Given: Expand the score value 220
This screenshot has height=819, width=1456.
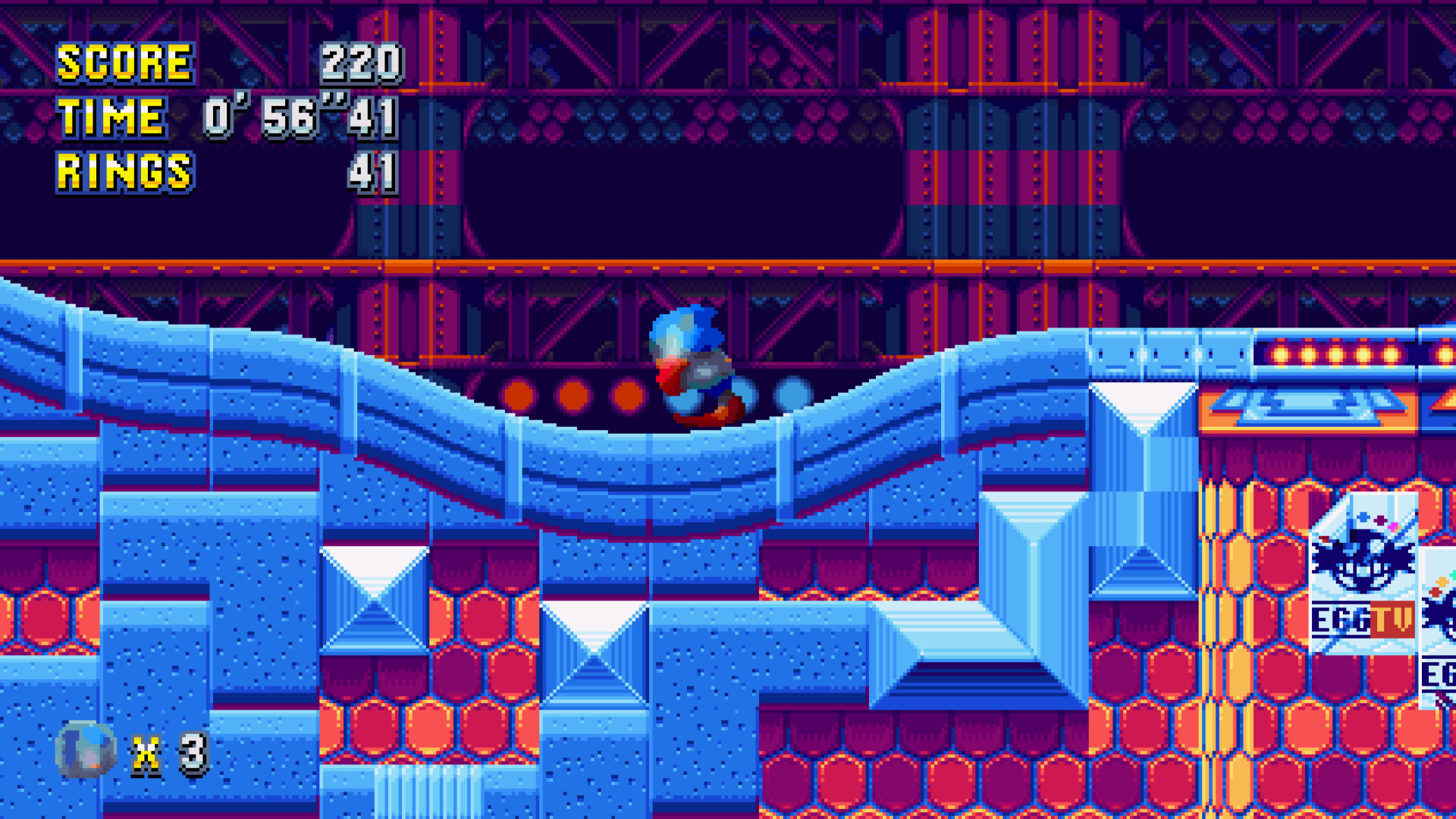Looking at the screenshot, I should tap(362, 64).
